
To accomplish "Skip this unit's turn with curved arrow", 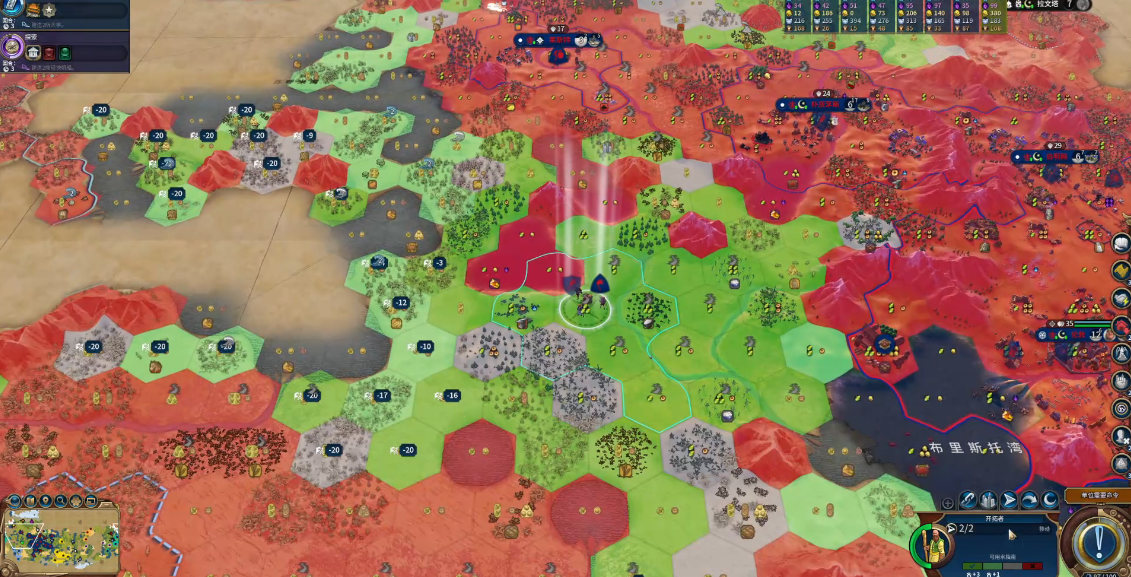I will coord(1030,500).
